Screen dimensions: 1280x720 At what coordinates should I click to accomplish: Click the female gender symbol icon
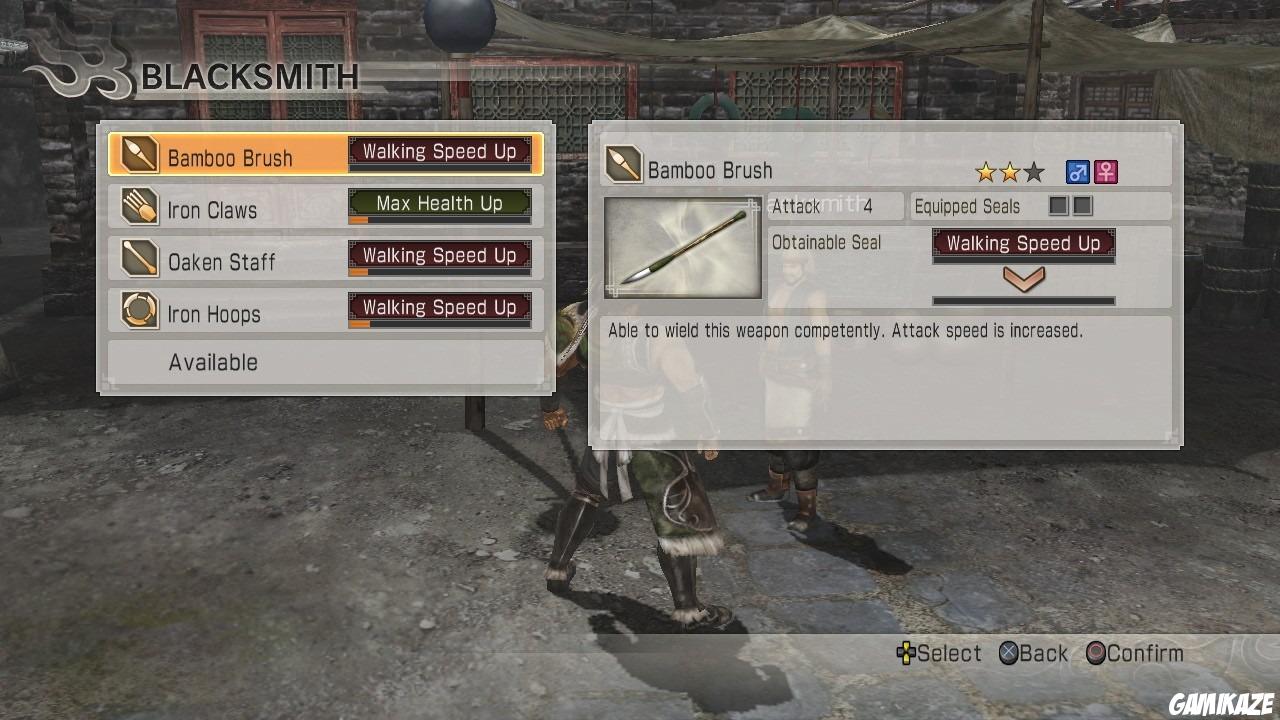(x=1104, y=172)
